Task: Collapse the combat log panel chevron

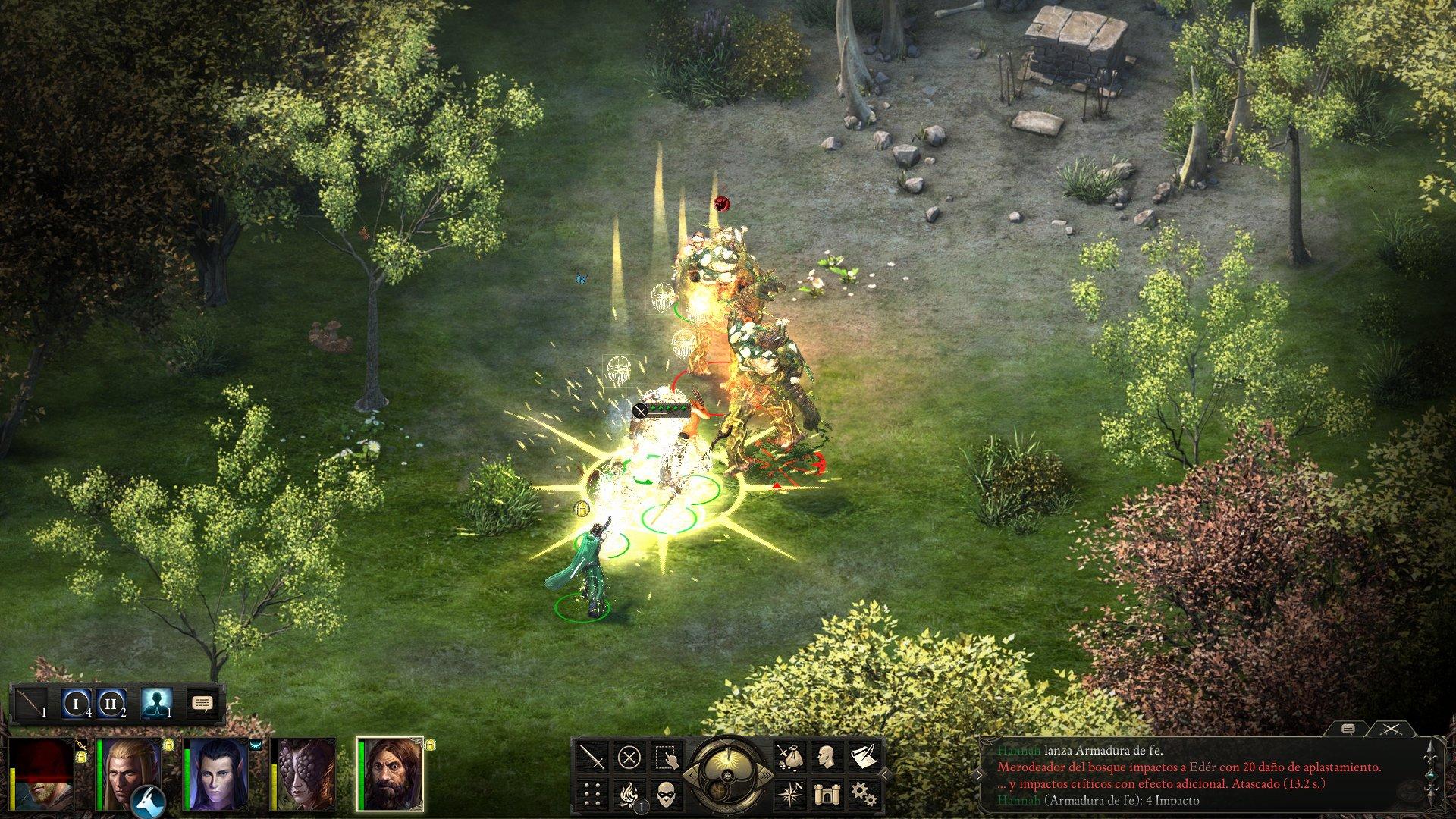Action: 978,775
